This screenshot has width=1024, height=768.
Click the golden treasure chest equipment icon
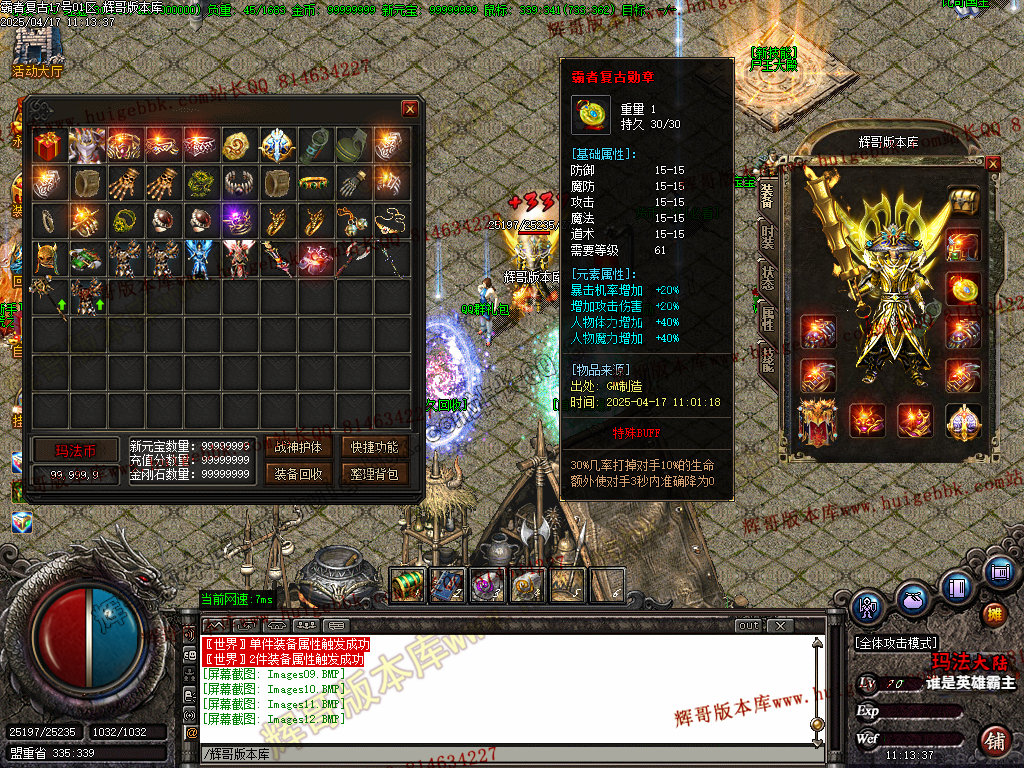pyautogui.click(x=962, y=201)
